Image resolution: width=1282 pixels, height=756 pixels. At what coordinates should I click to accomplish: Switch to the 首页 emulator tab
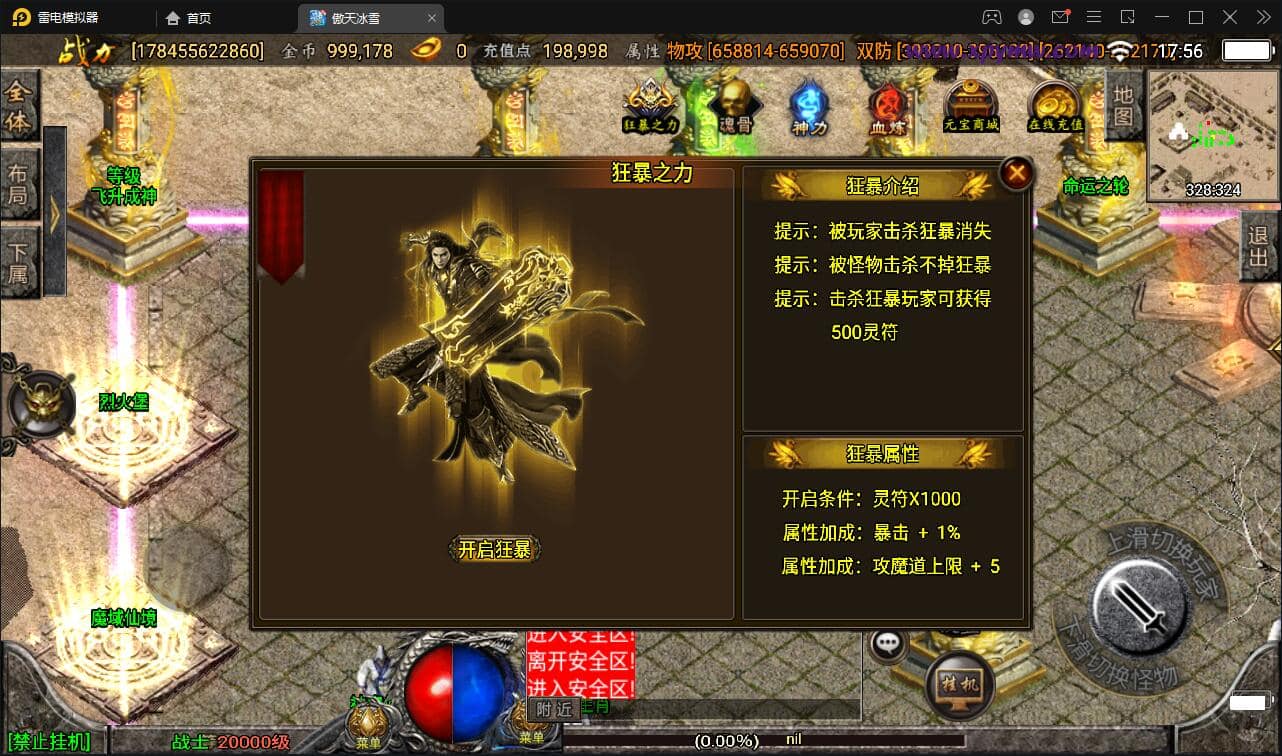[x=189, y=18]
